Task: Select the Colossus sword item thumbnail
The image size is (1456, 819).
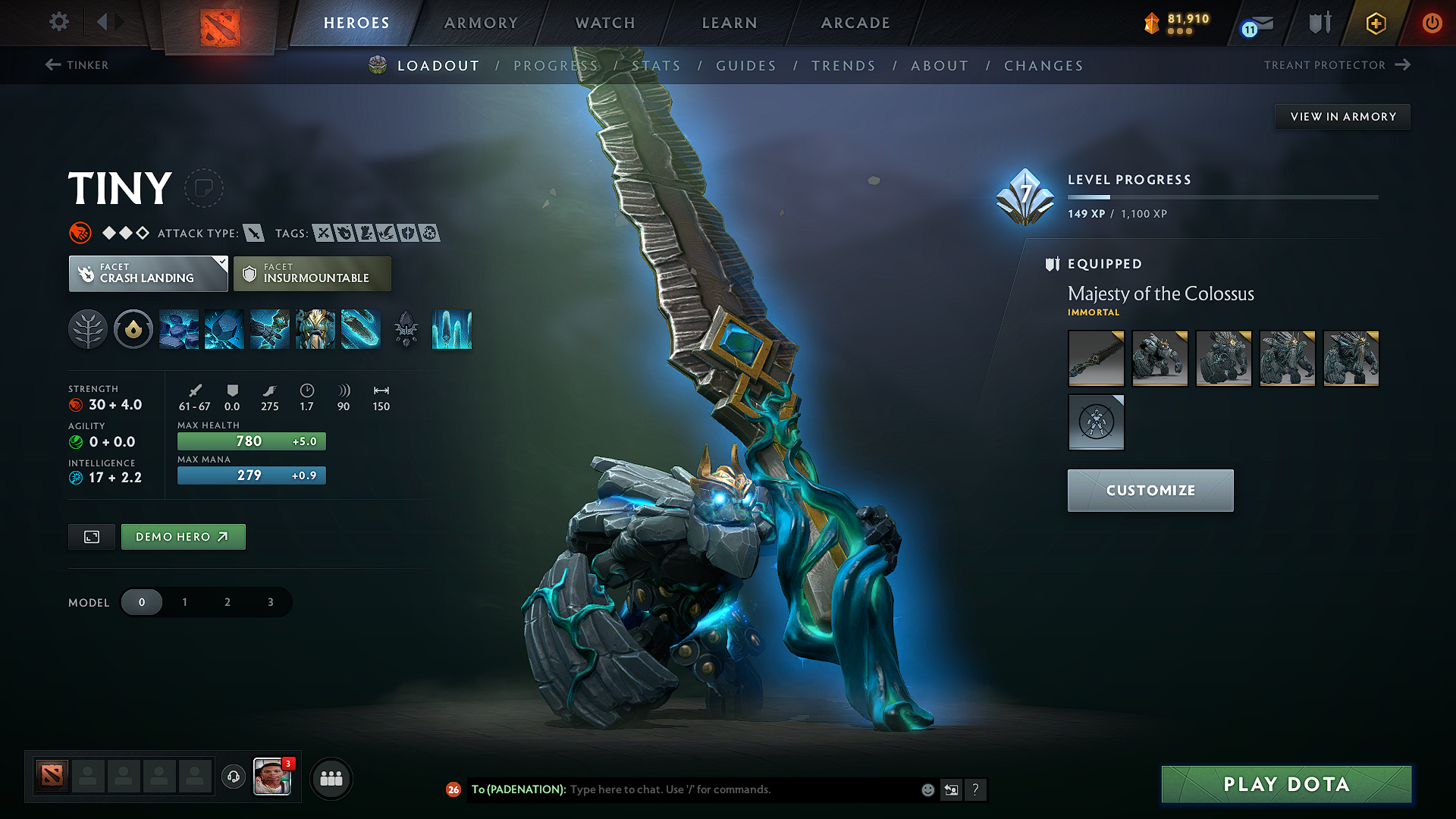Action: (x=1096, y=358)
